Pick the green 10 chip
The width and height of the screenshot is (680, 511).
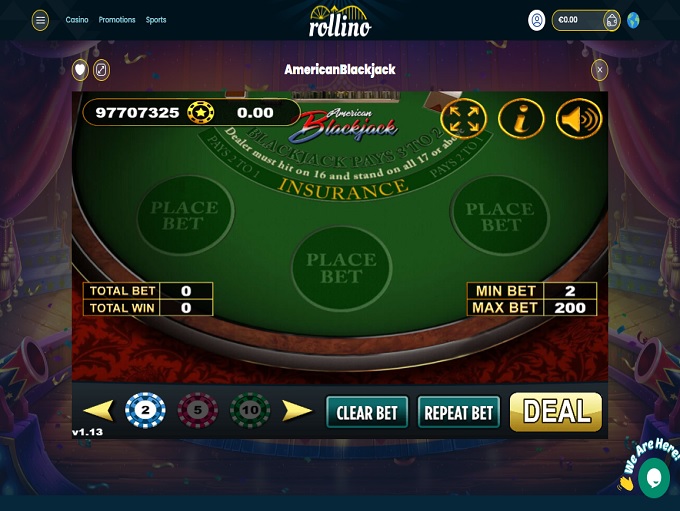250,410
